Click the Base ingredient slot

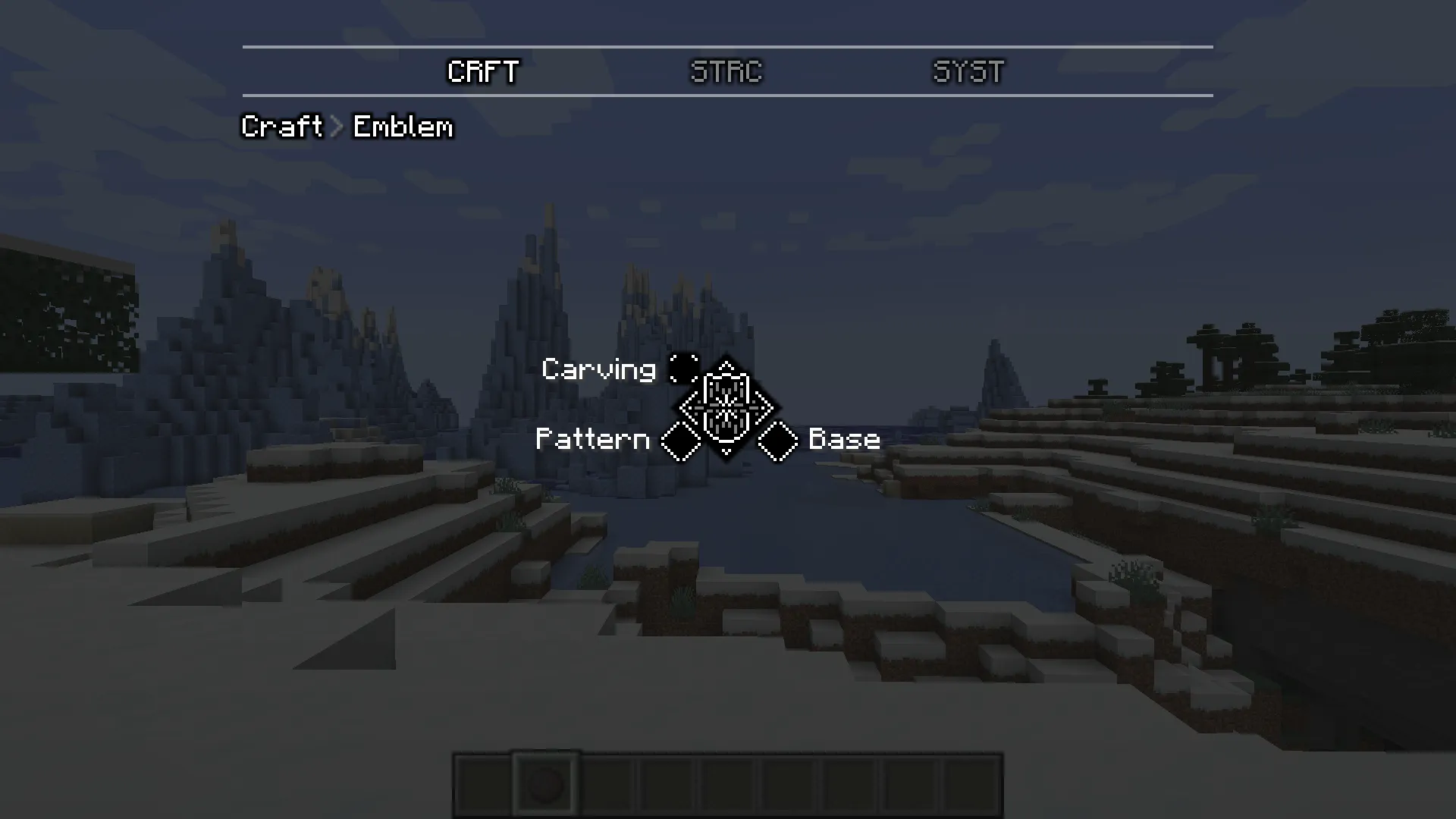coord(777,441)
